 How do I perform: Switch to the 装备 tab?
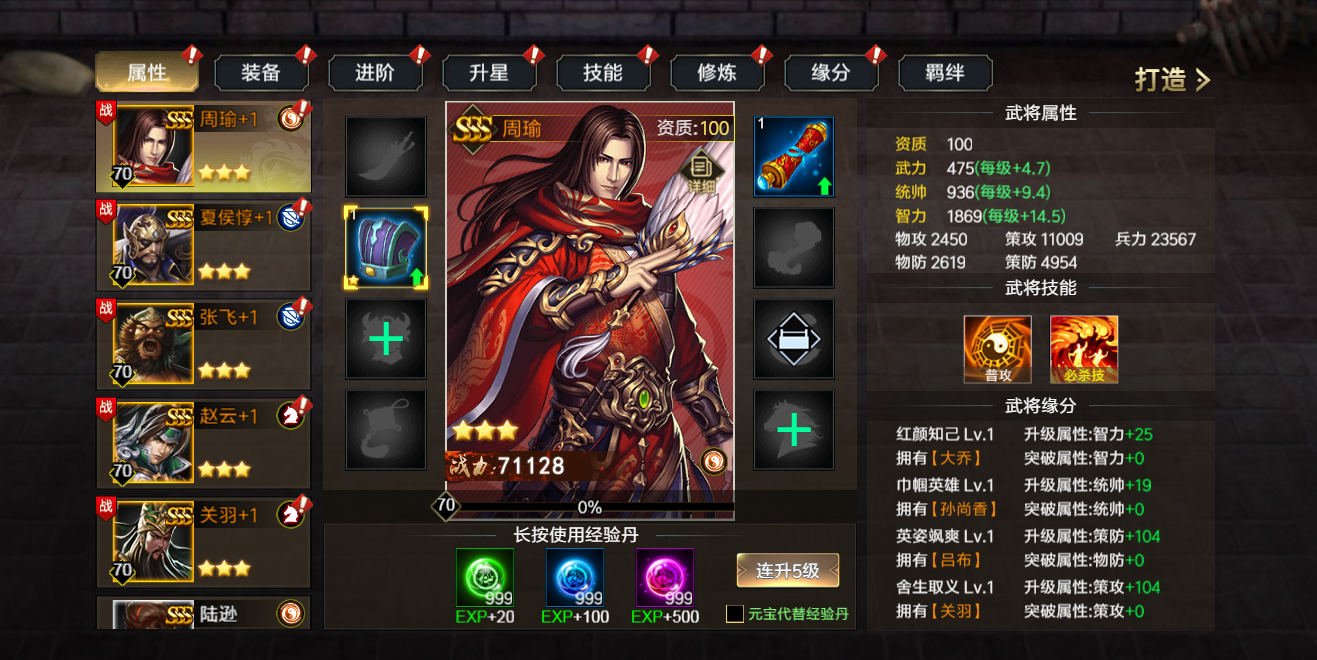(x=261, y=73)
